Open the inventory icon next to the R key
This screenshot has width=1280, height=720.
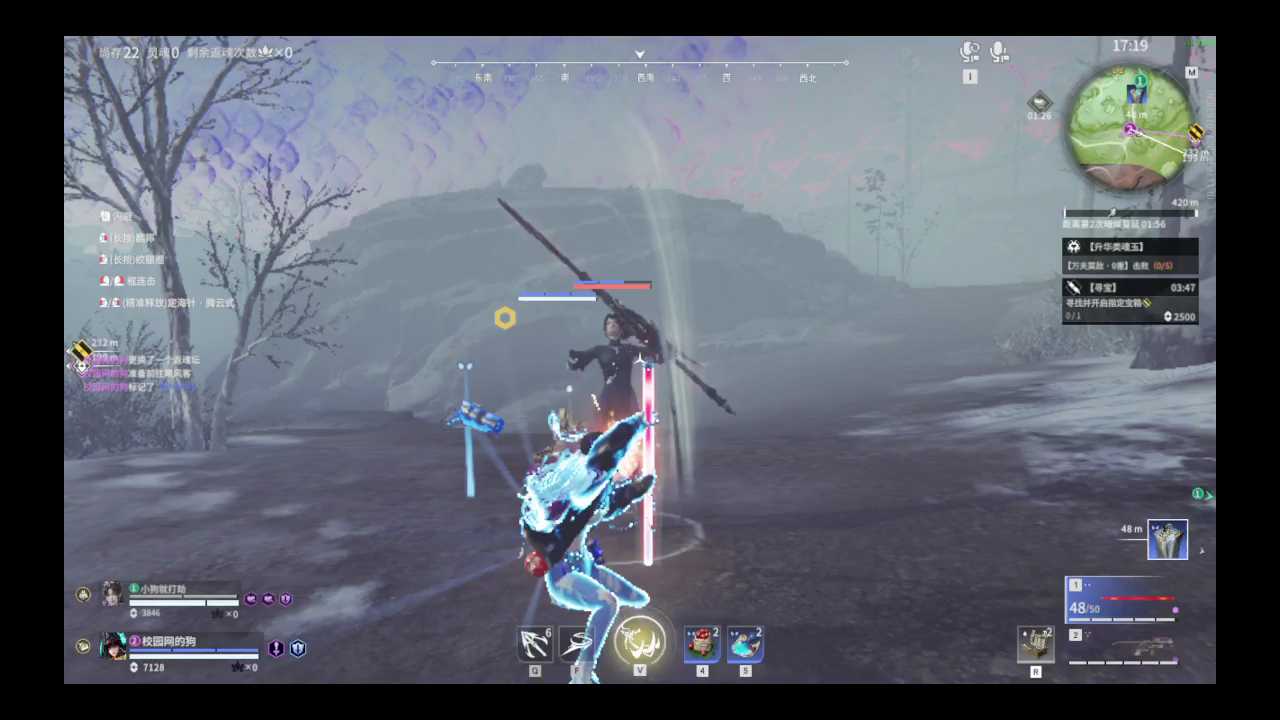[1036, 645]
